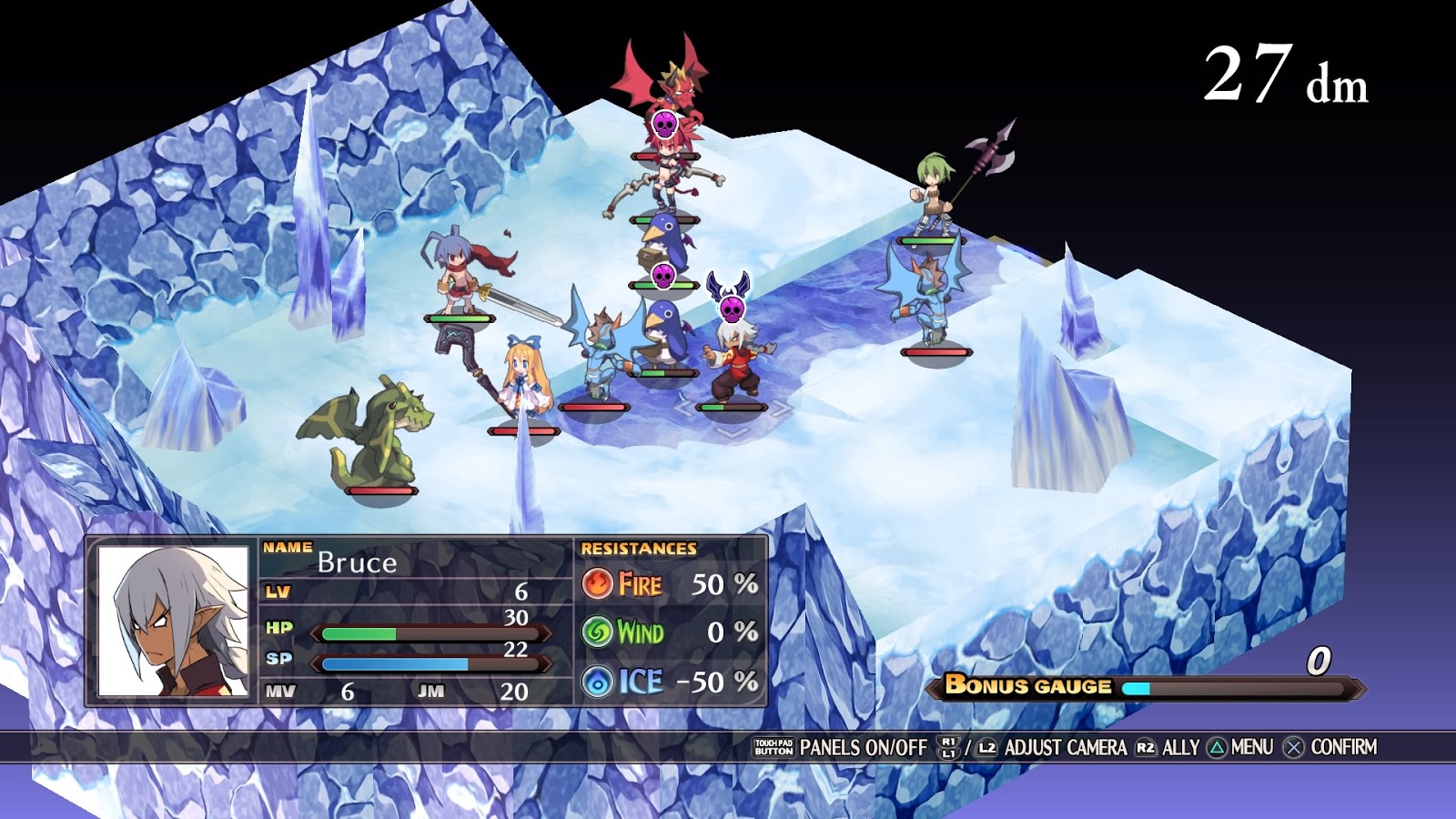This screenshot has width=1456, height=819.
Task: Click the R2 button icon
Action: [1144, 749]
